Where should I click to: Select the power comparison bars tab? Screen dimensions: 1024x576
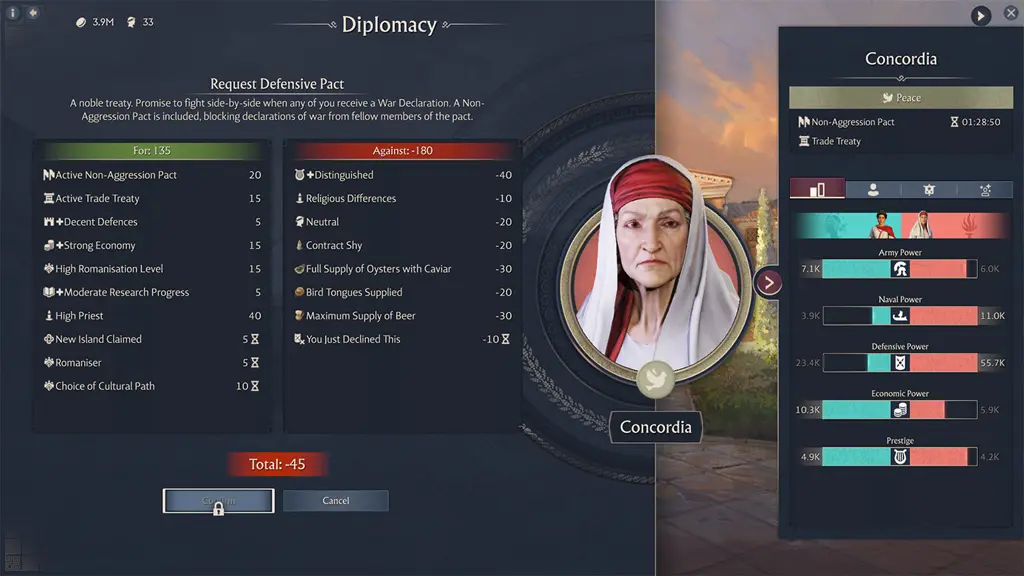(x=816, y=189)
